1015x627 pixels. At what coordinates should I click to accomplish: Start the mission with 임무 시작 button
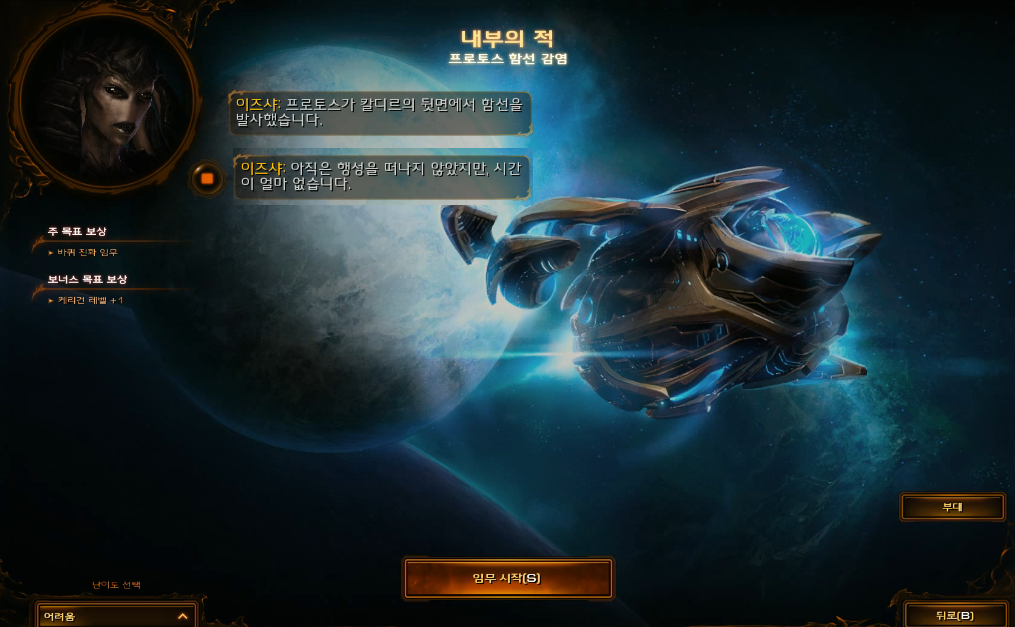coord(507,578)
